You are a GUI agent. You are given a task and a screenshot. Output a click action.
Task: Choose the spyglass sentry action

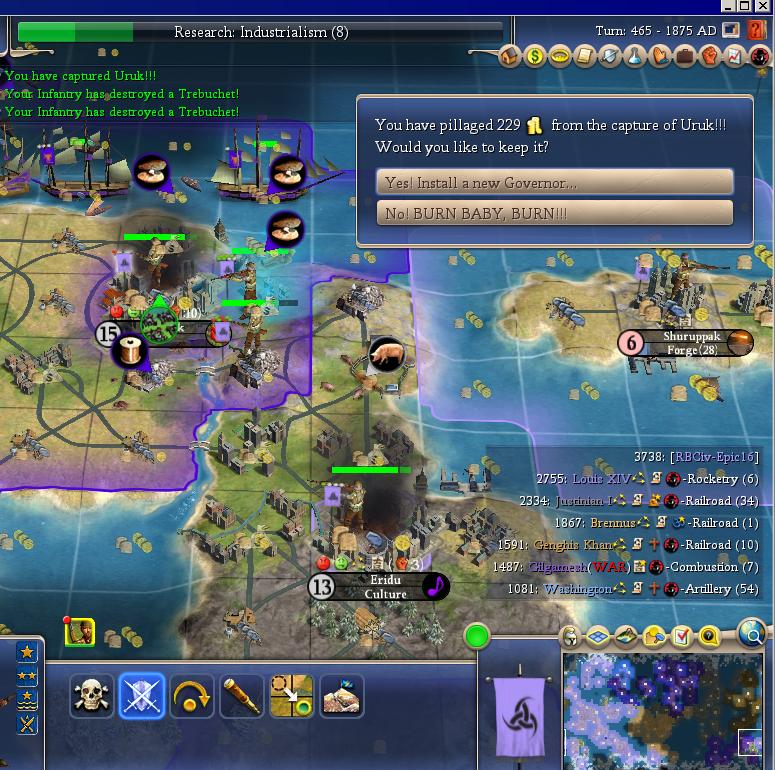tap(241, 696)
